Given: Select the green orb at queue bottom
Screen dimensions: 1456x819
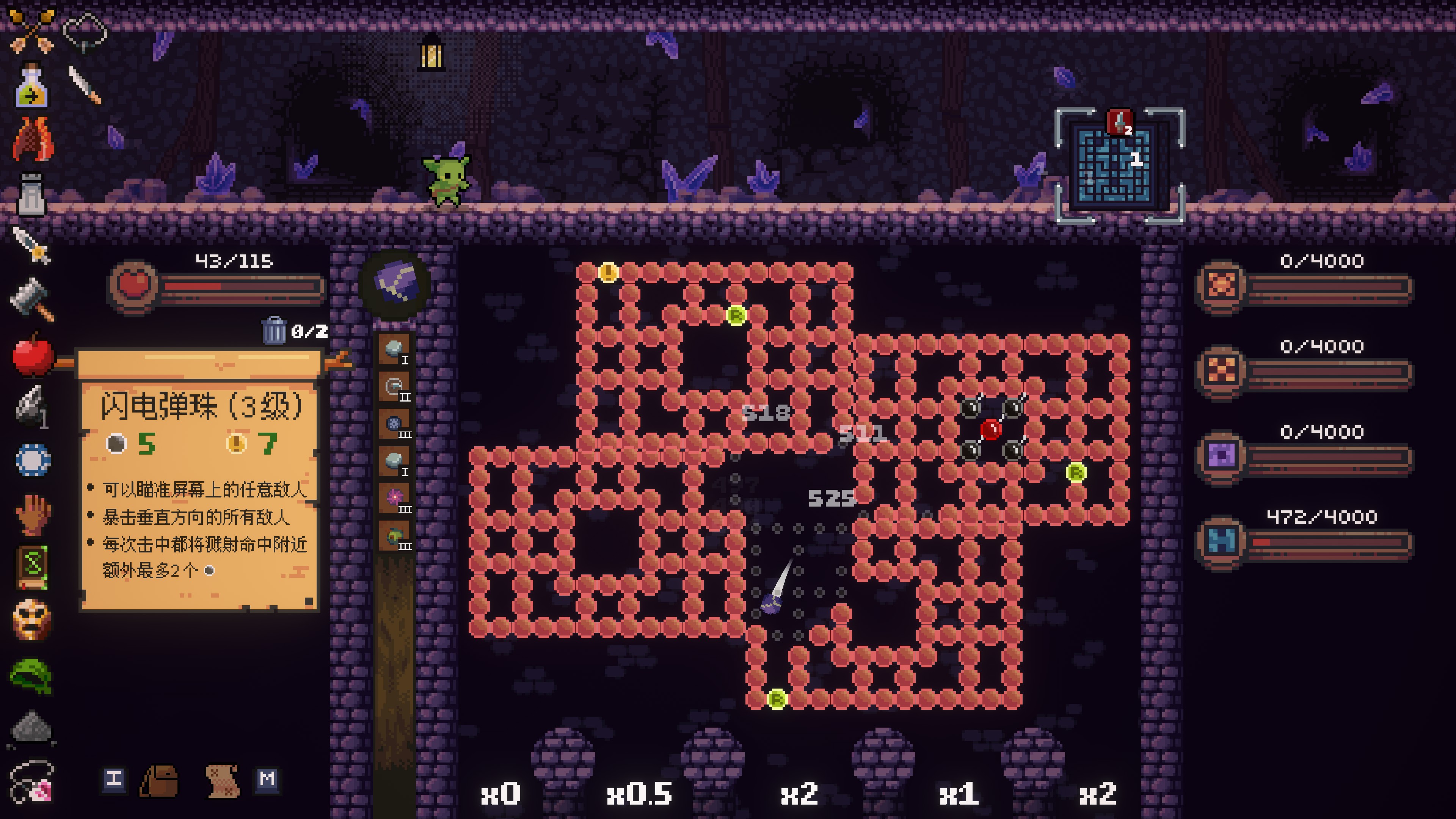Looking at the screenshot, I should 394,535.
